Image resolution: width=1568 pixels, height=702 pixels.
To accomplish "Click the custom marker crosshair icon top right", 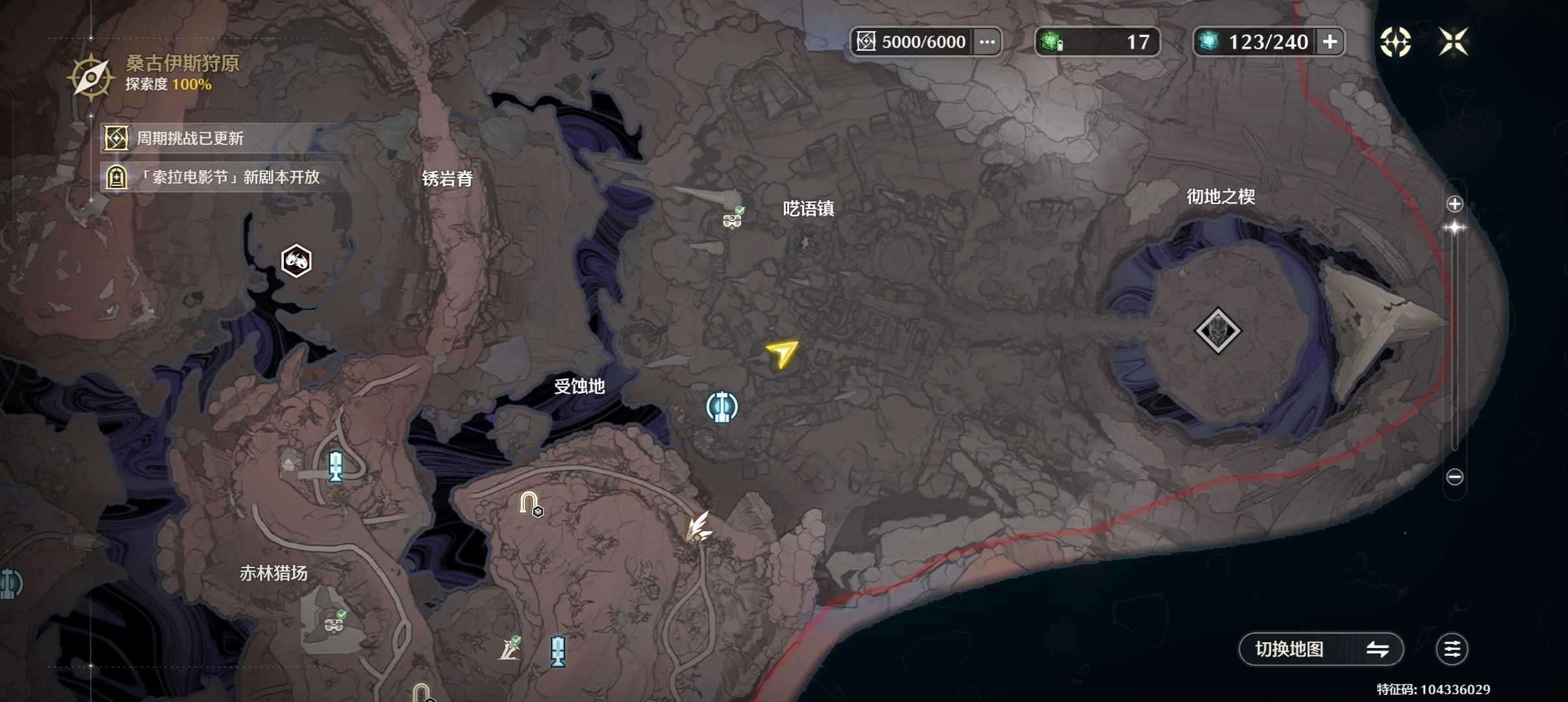I will click(1397, 41).
